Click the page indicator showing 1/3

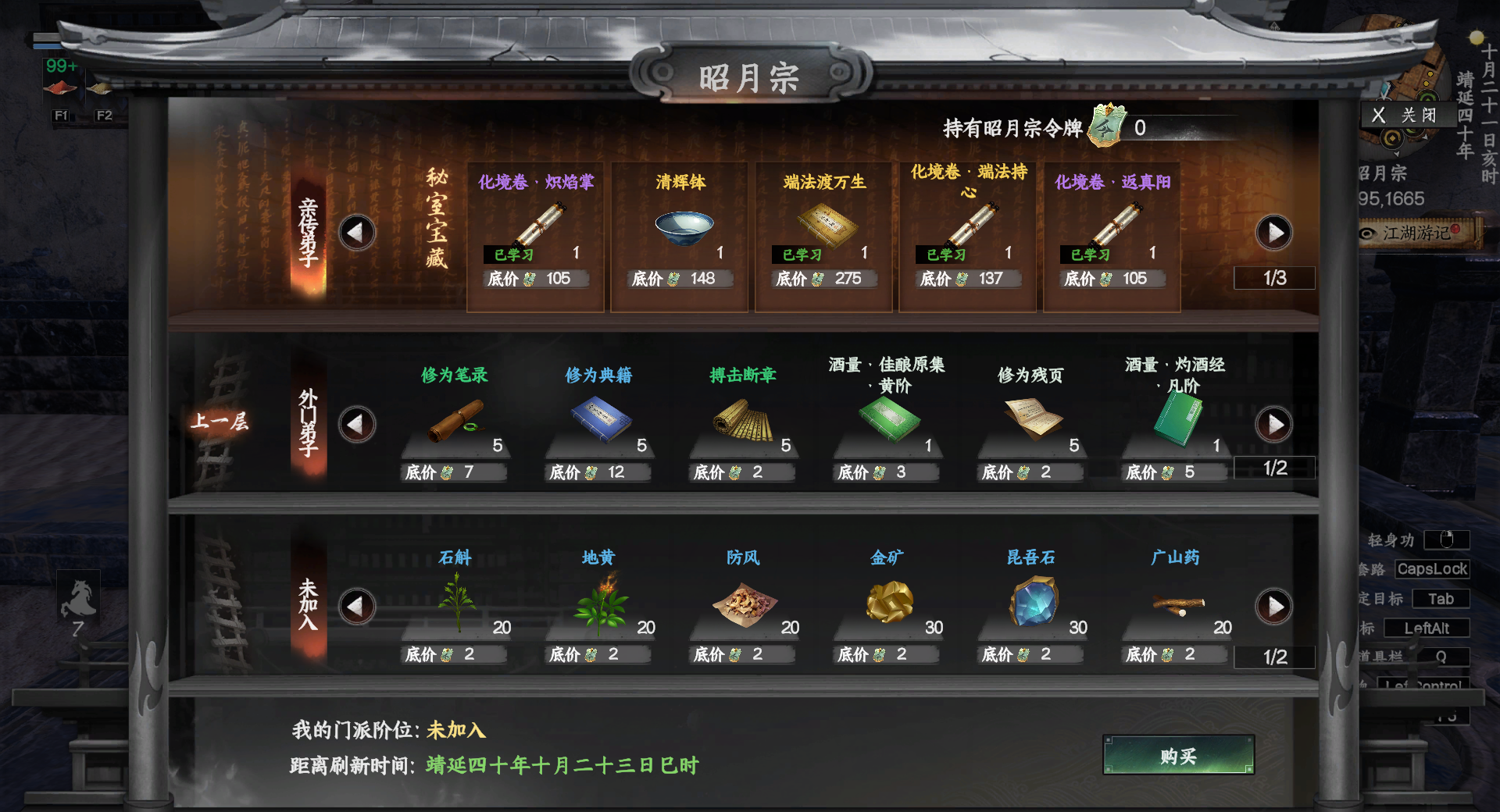[1274, 277]
